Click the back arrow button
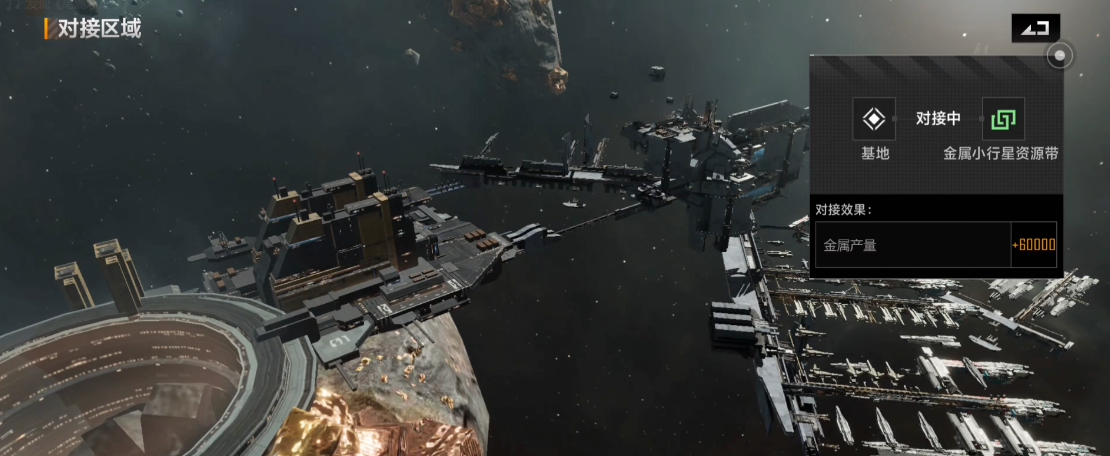This screenshot has width=1110, height=456. 1035,28
